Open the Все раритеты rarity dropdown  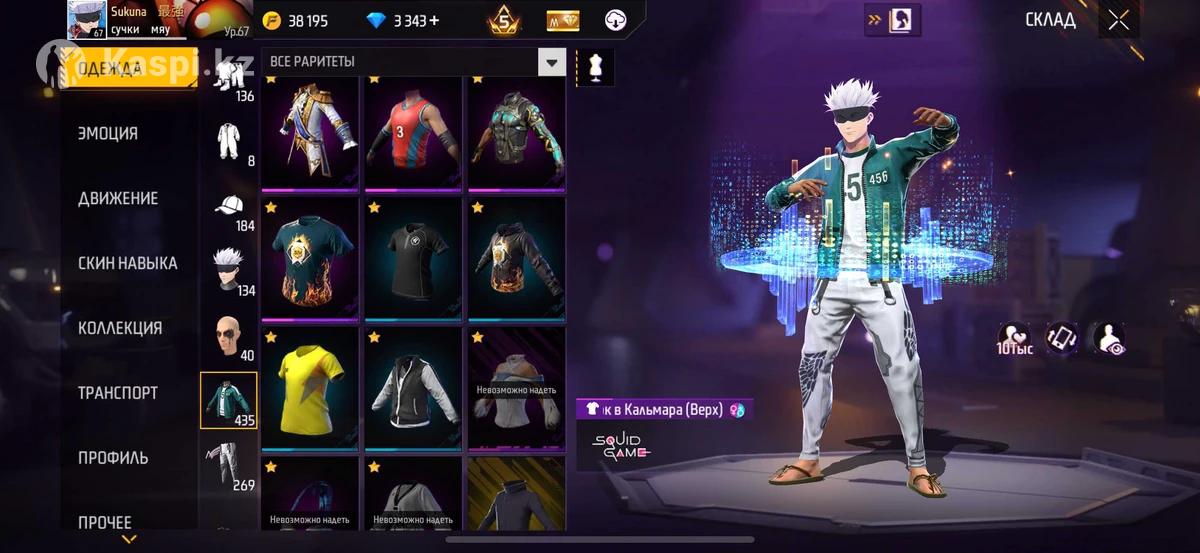[x=552, y=62]
